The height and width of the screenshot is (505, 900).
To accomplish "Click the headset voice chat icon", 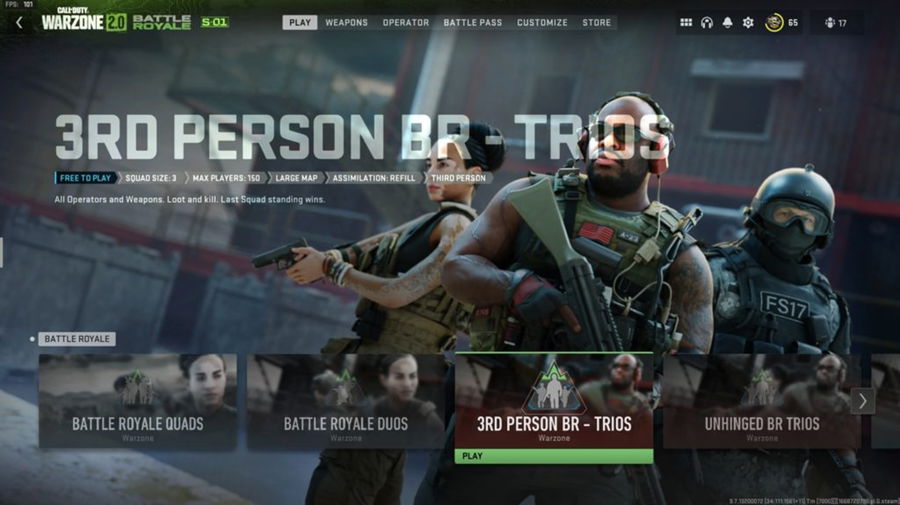I will (x=707, y=22).
